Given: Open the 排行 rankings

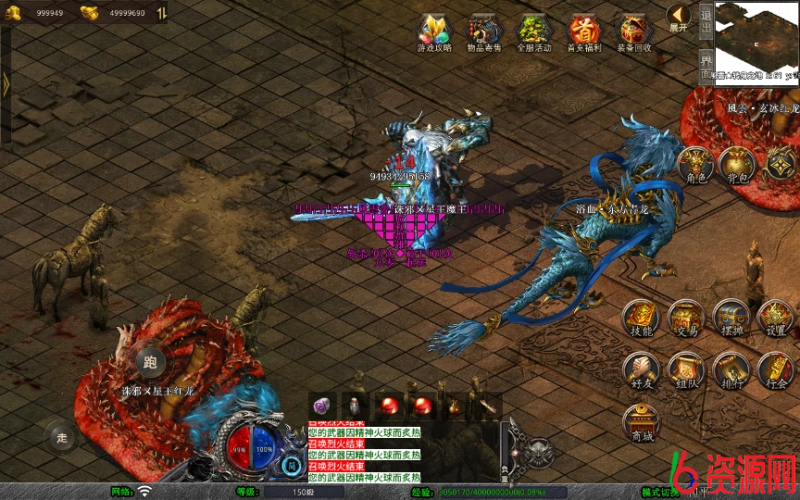Looking at the screenshot, I should pos(731,368).
